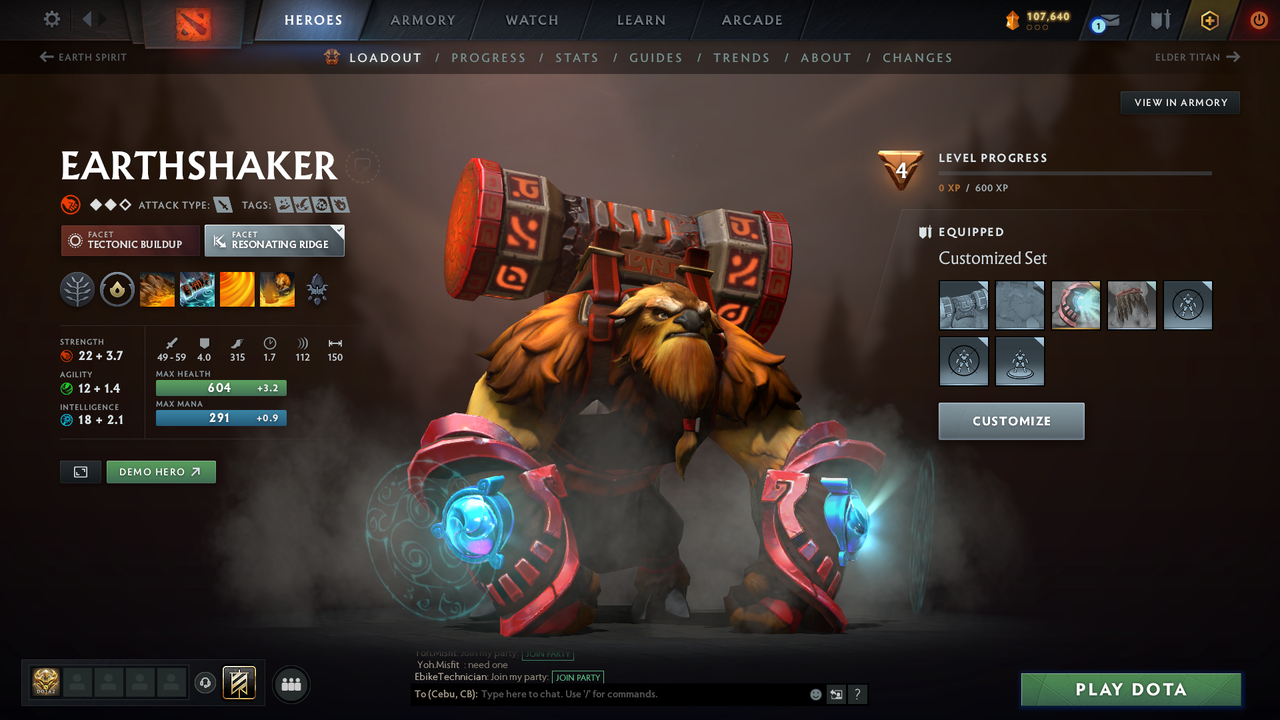The width and height of the screenshot is (1280, 720).
Task: Click the power button to exit Dota
Action: pyautogui.click(x=1259, y=19)
